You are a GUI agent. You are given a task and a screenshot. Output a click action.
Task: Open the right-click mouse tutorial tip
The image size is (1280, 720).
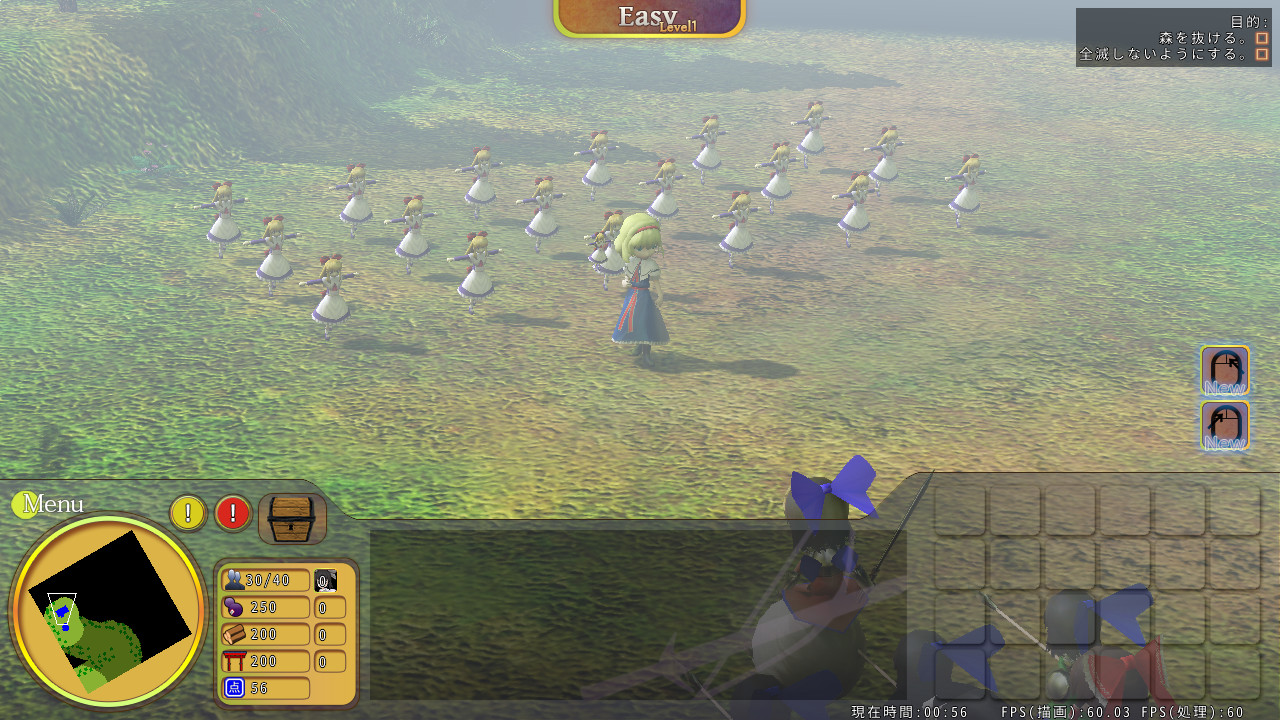tap(1224, 371)
